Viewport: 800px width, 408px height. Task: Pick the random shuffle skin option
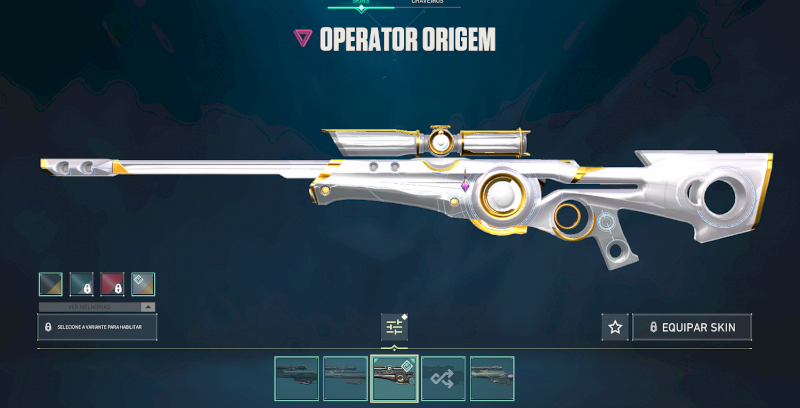443,378
